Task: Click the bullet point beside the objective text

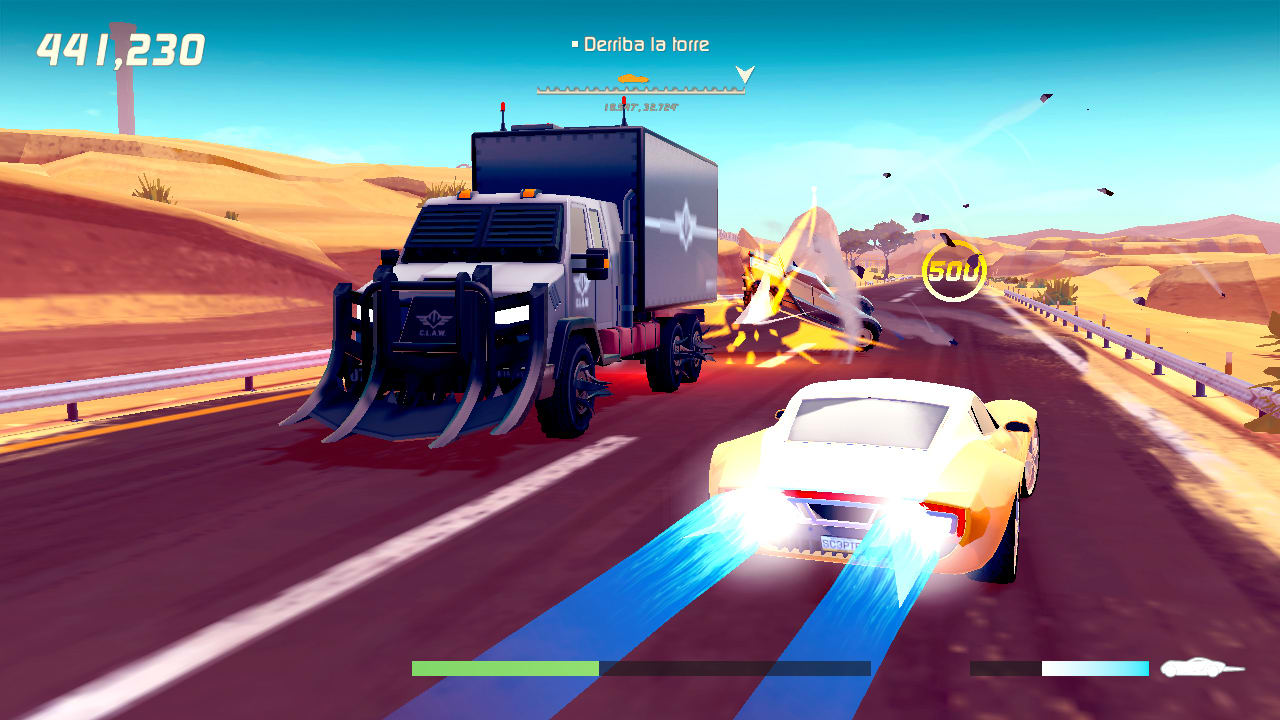Action: point(575,43)
